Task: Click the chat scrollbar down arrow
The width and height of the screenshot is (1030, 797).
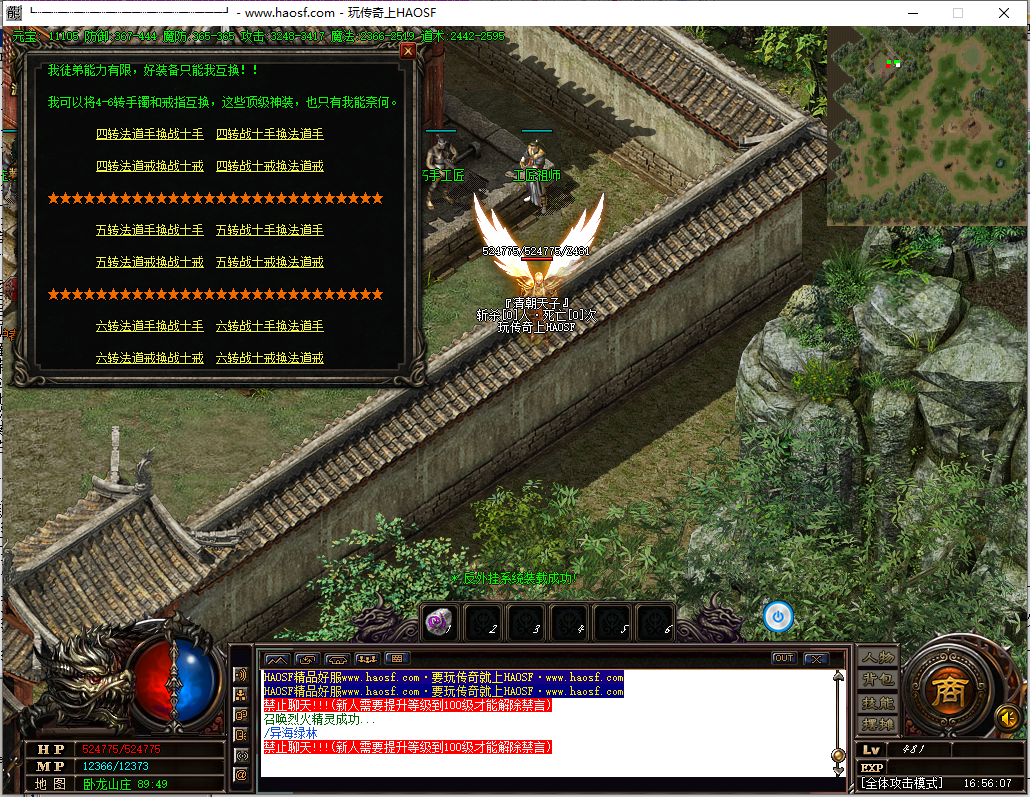Action: tap(838, 770)
